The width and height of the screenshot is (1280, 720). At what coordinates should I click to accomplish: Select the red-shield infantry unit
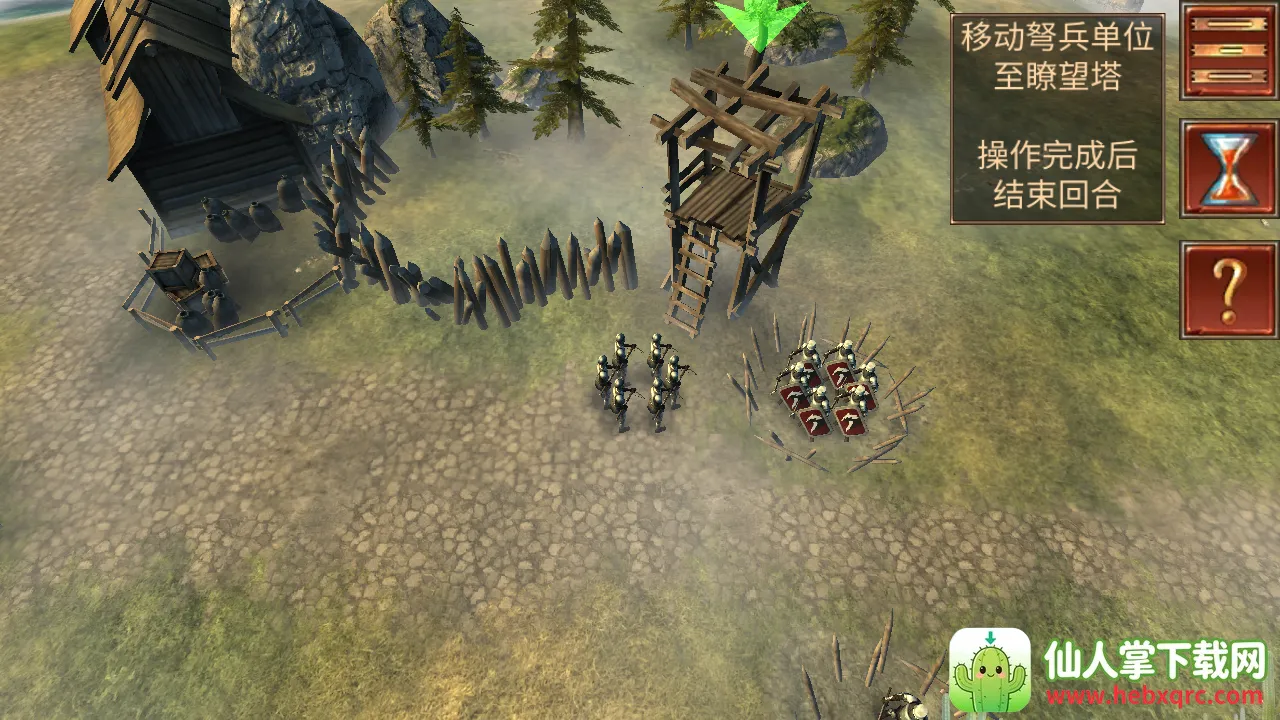coord(830,392)
